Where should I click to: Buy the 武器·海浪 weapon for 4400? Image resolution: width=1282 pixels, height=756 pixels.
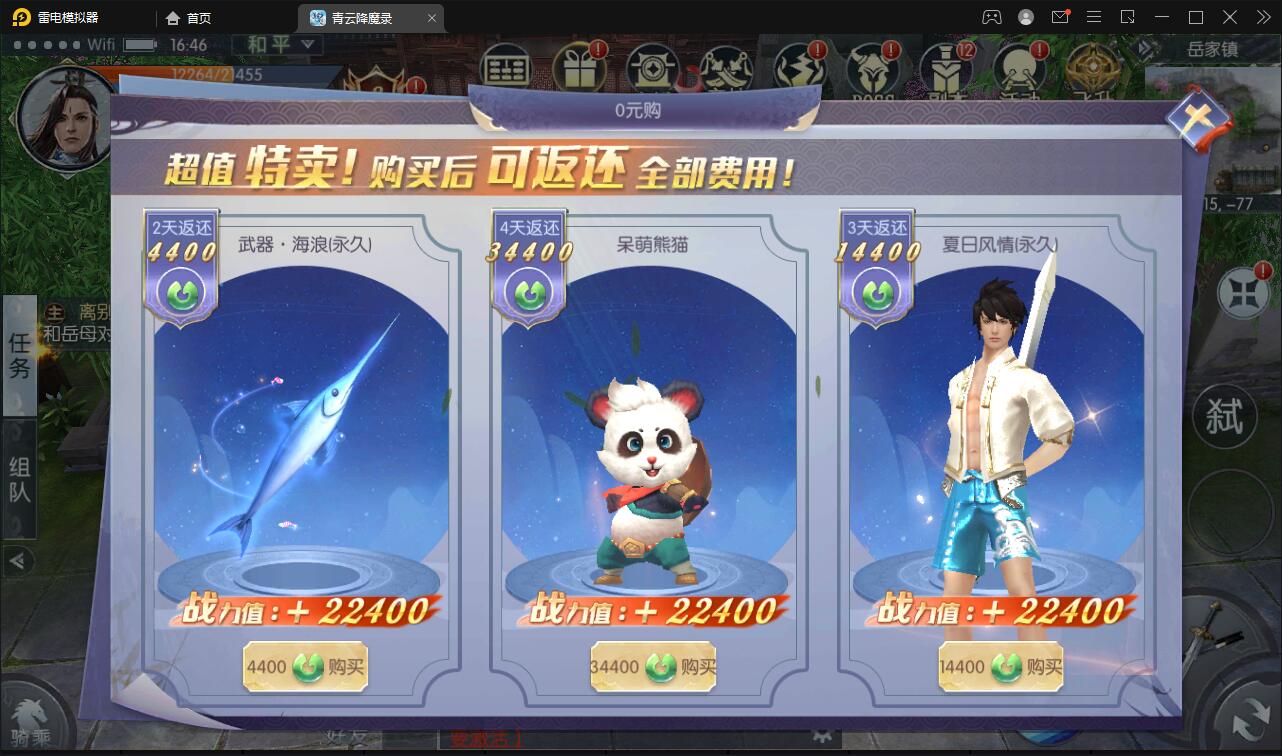[304, 666]
